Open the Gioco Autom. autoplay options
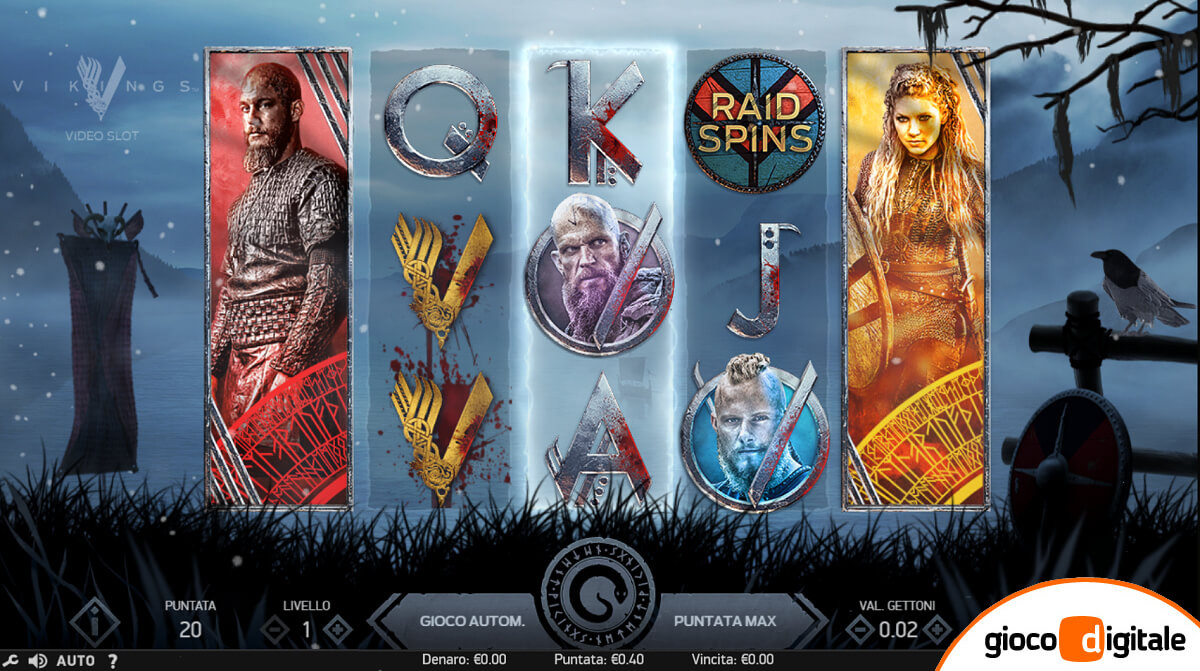Viewport: 1200px width, 671px height. click(471, 621)
